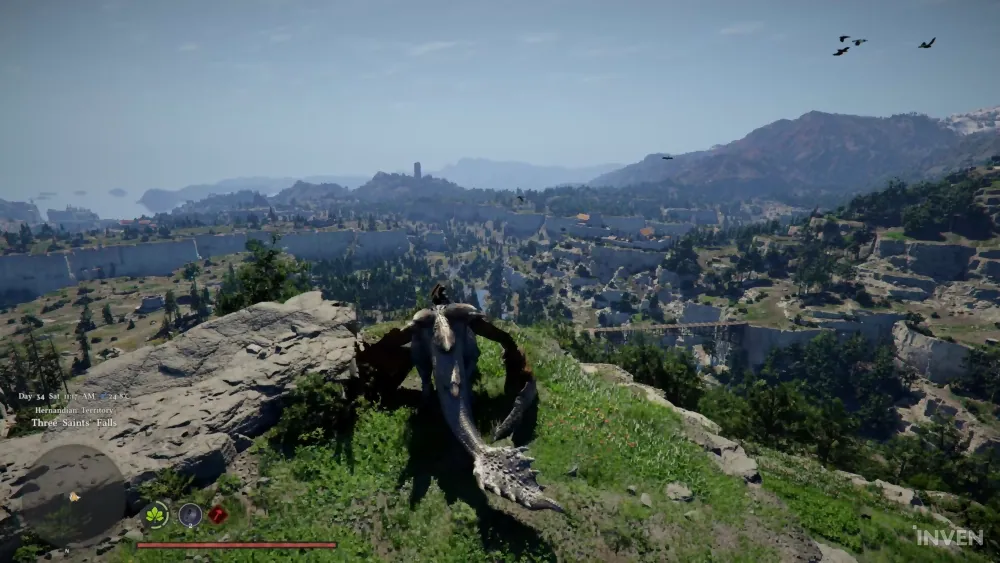Click the red hammer diamond icon
Screen dimensions: 1000x563
click(218, 515)
